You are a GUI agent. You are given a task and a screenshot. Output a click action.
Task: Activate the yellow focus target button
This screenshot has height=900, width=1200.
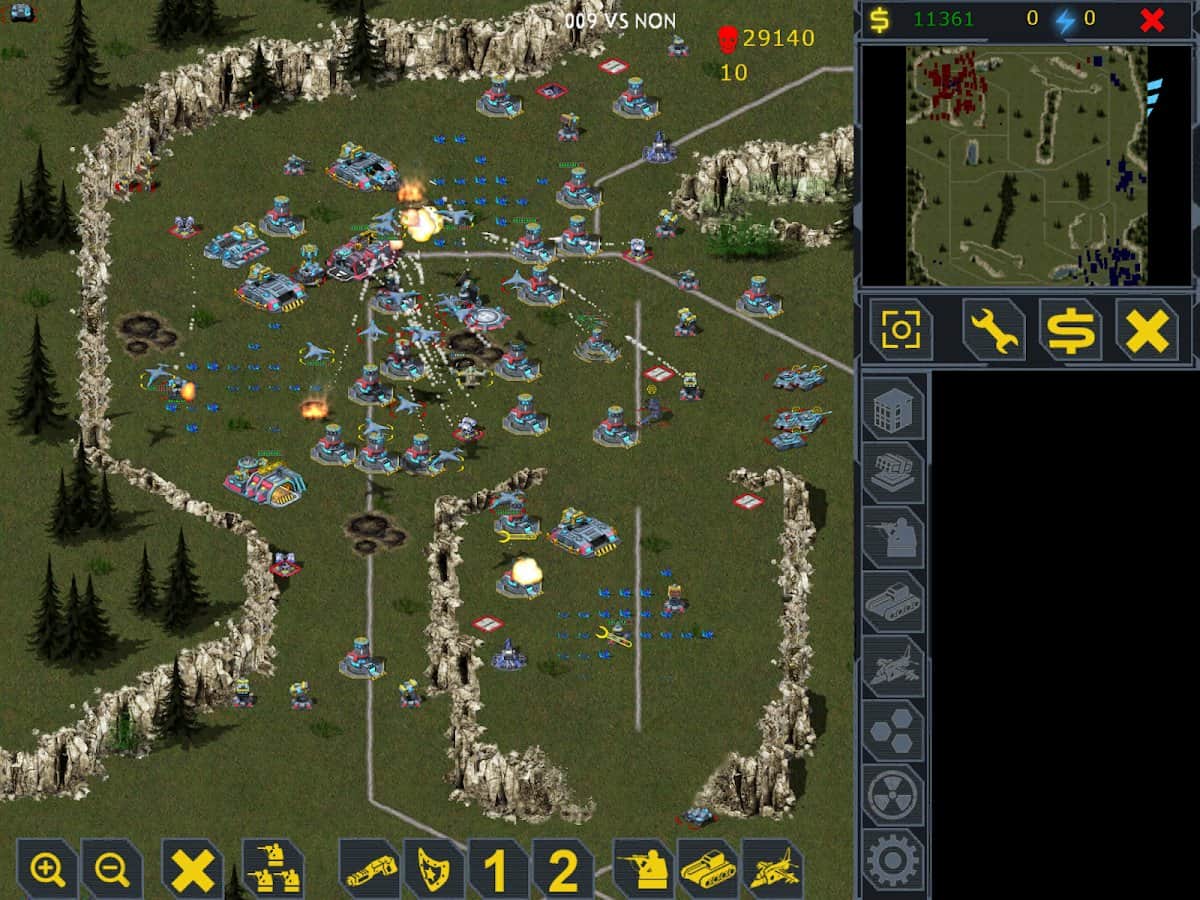900,329
